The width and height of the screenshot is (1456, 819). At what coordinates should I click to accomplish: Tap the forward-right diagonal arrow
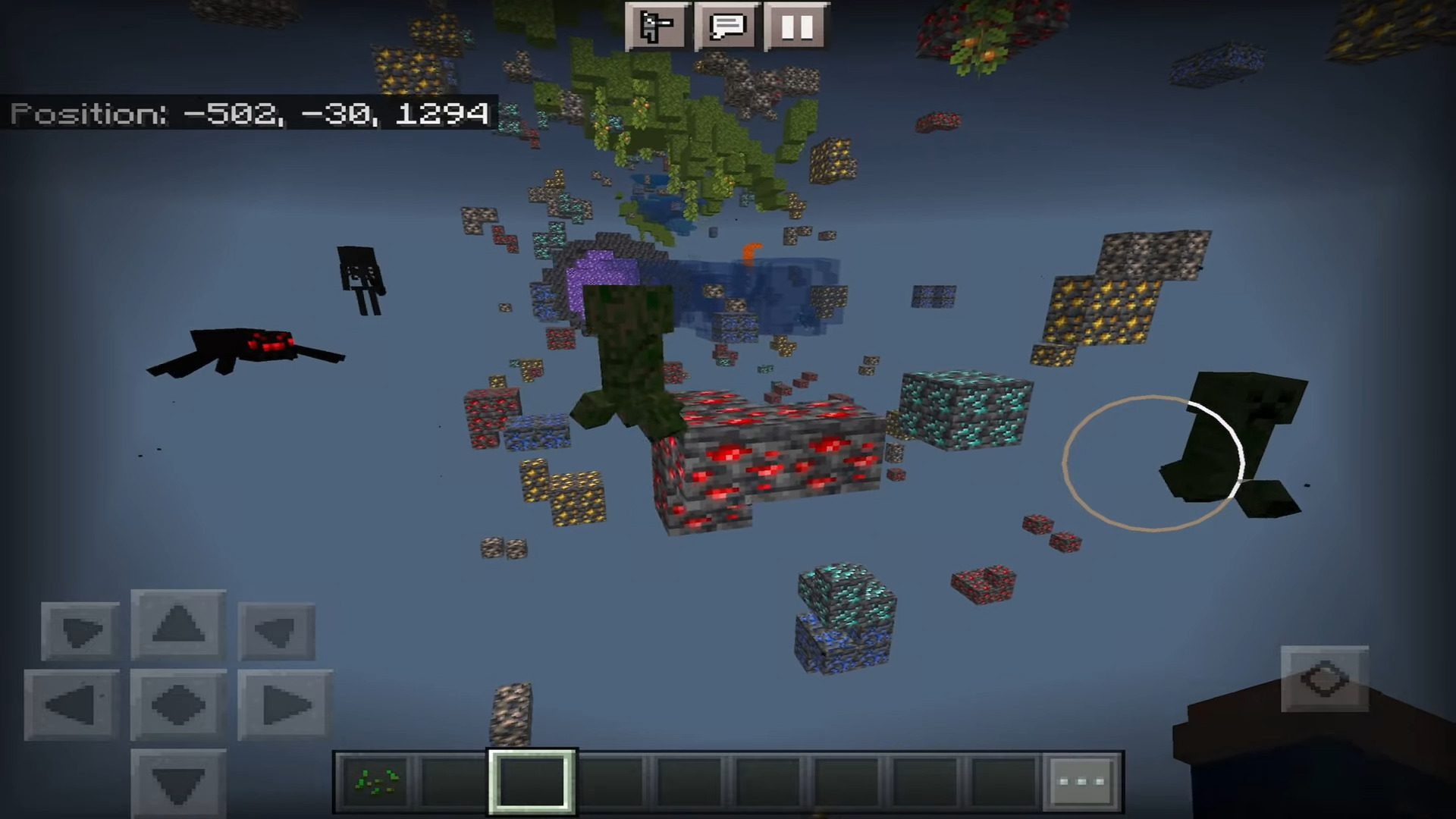tap(276, 631)
